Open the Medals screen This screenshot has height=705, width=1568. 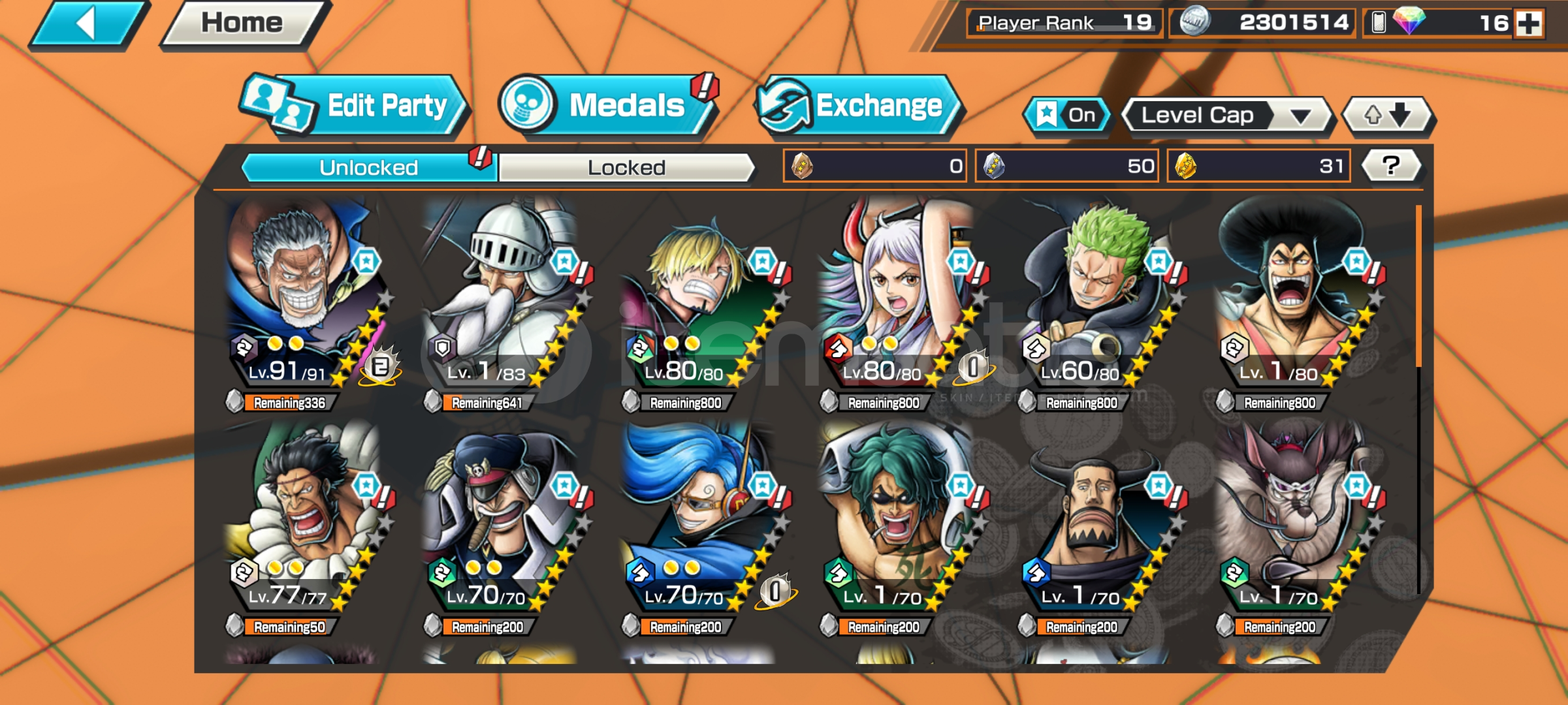pos(607,106)
